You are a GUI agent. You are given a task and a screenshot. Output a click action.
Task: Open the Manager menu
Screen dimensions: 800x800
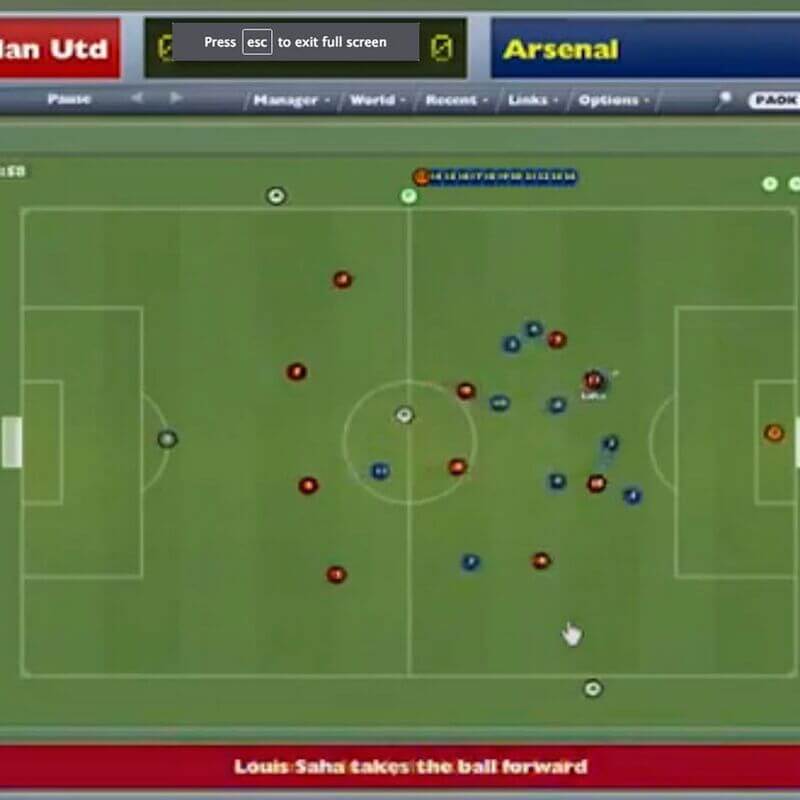(285, 100)
